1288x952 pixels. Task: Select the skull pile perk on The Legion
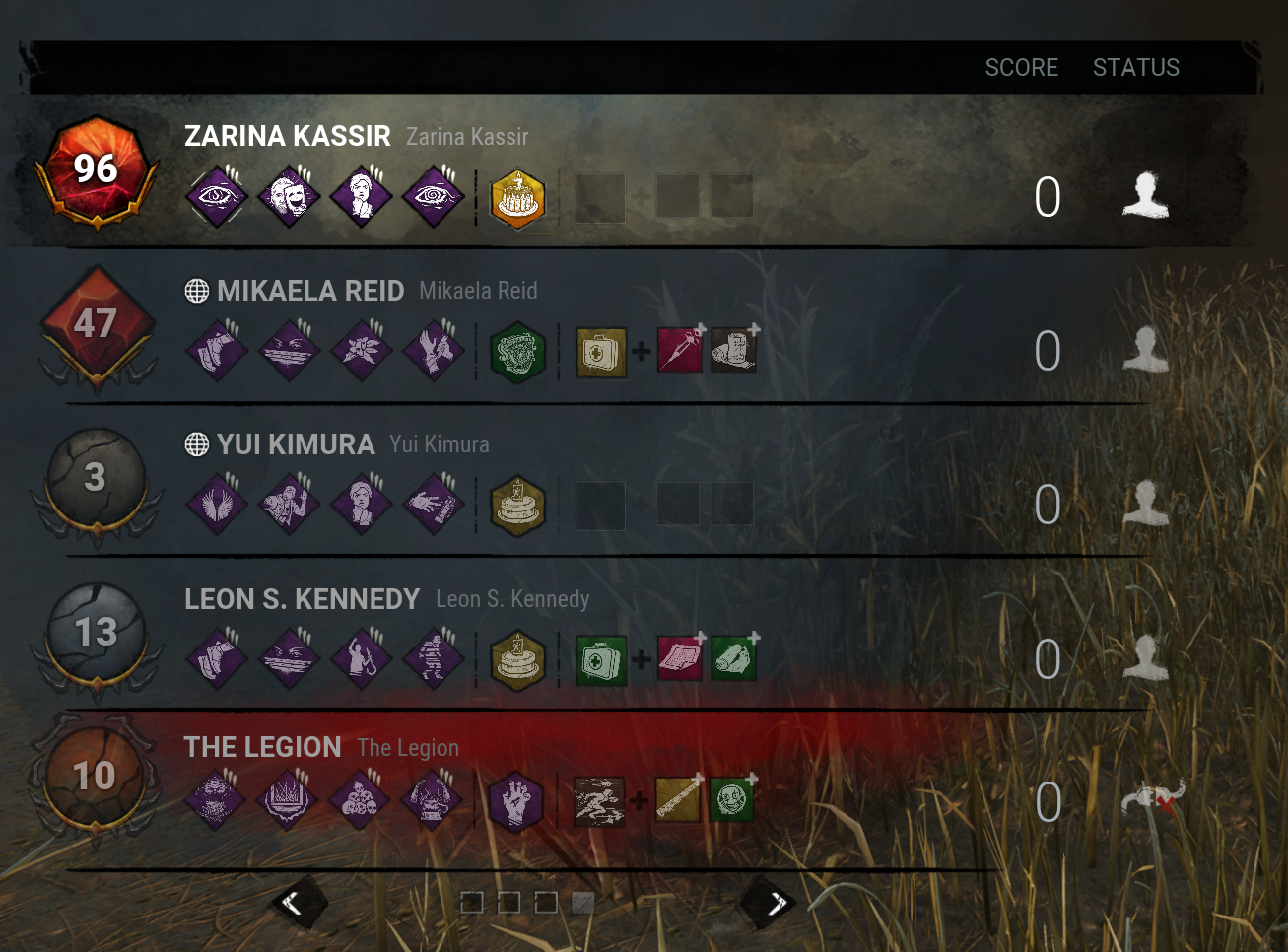pyautogui.click(x=360, y=800)
